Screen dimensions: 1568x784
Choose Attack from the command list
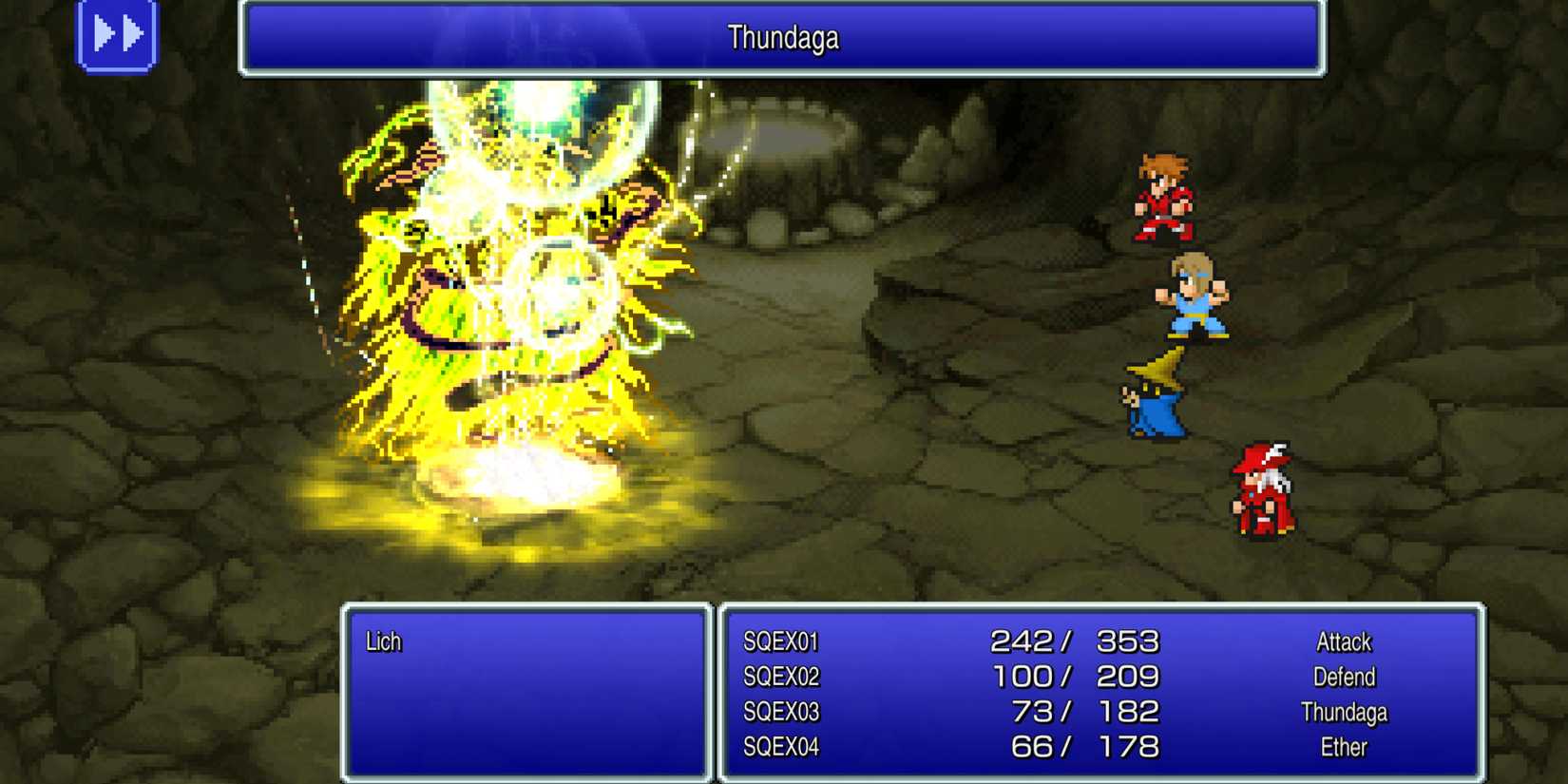[1345, 641]
